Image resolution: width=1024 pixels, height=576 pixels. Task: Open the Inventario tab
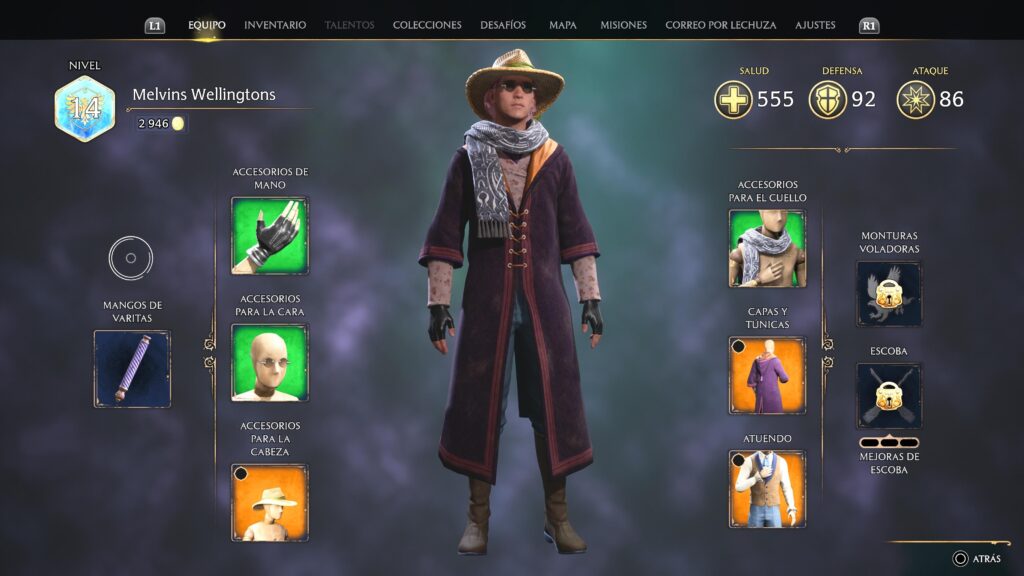coord(275,25)
